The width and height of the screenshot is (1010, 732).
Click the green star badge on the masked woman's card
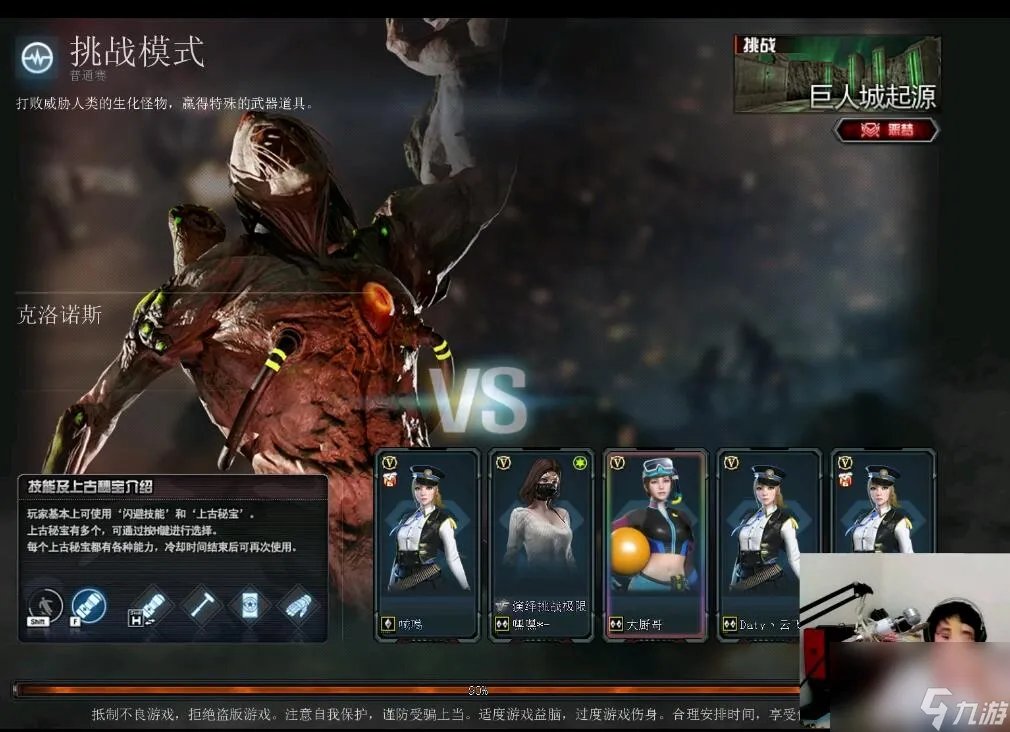[x=580, y=463]
